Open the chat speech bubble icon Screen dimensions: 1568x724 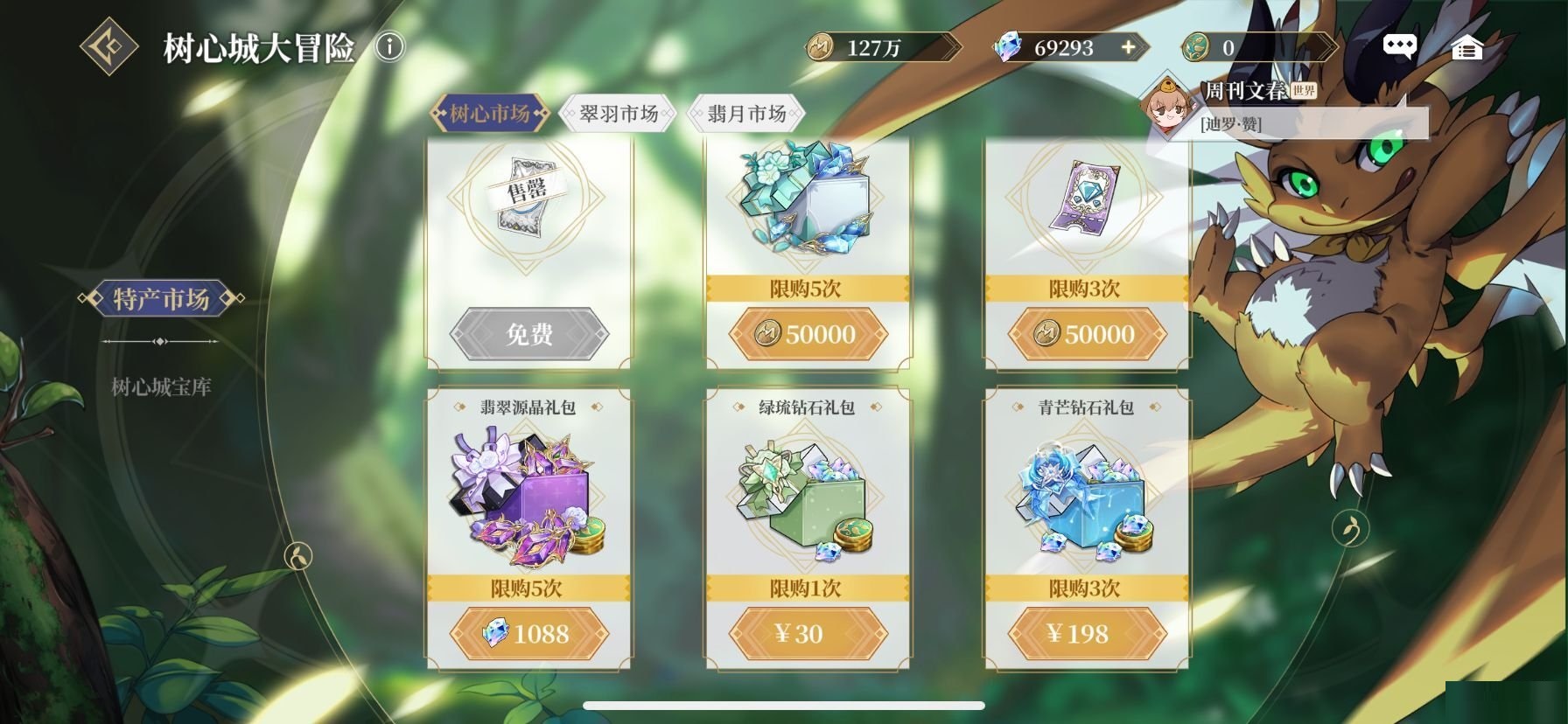tap(1399, 46)
